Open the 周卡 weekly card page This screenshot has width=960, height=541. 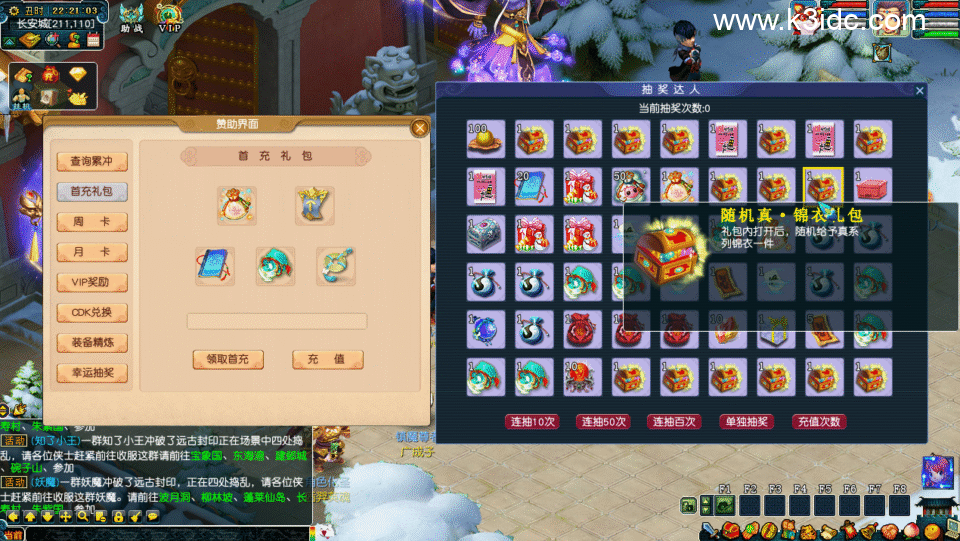click(x=92, y=221)
